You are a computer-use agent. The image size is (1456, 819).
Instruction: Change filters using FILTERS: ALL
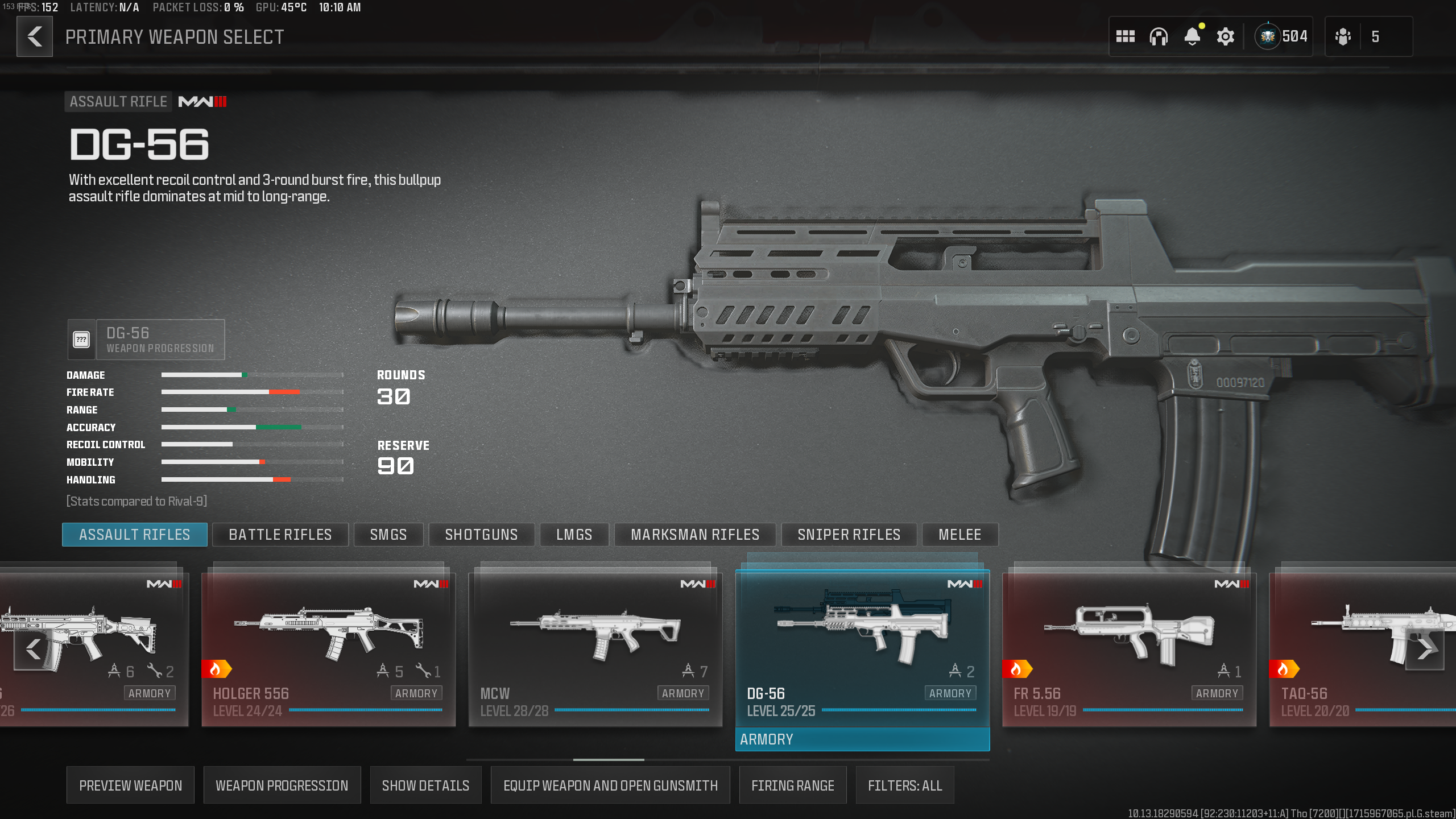905,785
